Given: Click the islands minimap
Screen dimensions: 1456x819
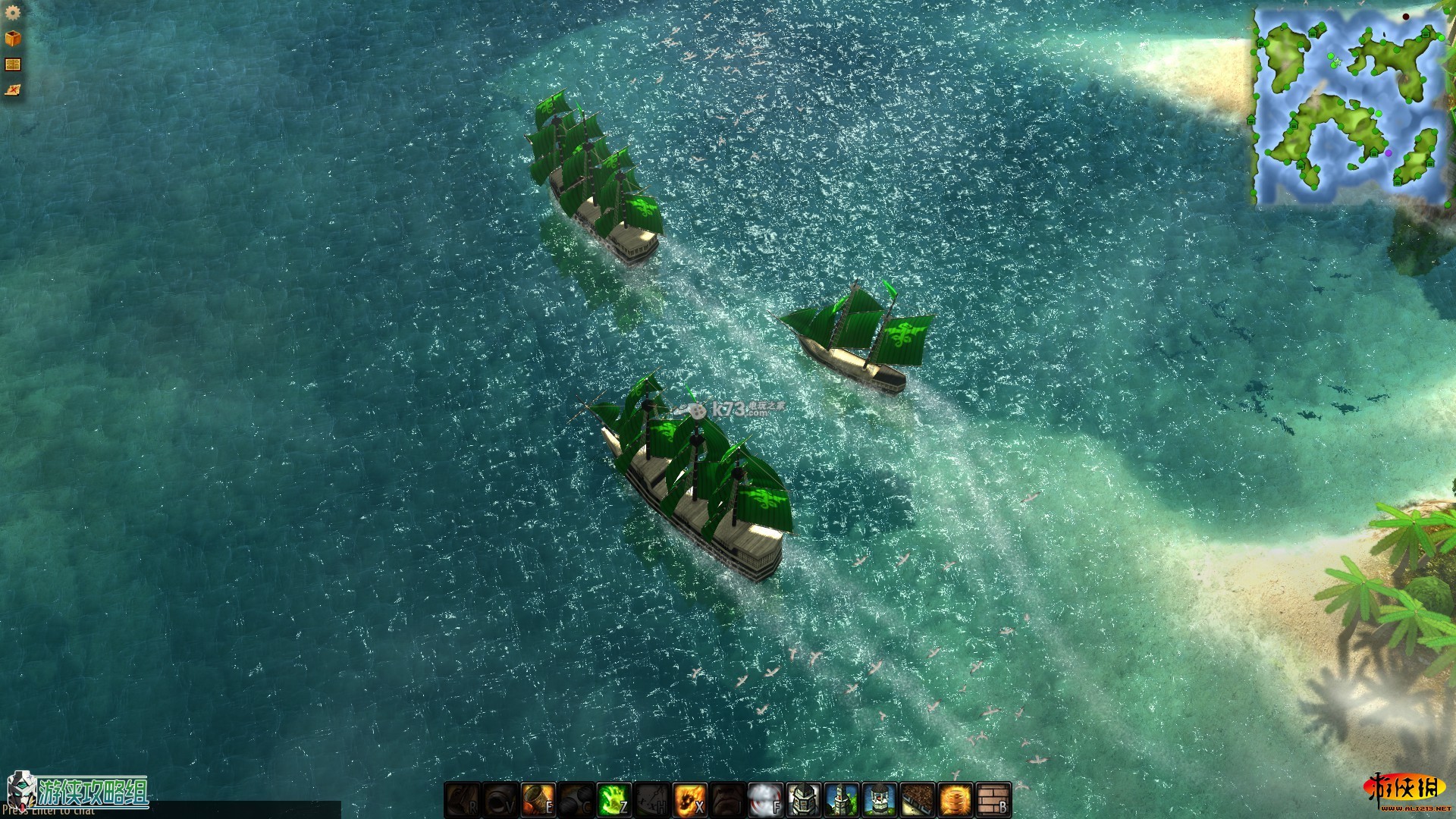Looking at the screenshot, I should 1350,106.
